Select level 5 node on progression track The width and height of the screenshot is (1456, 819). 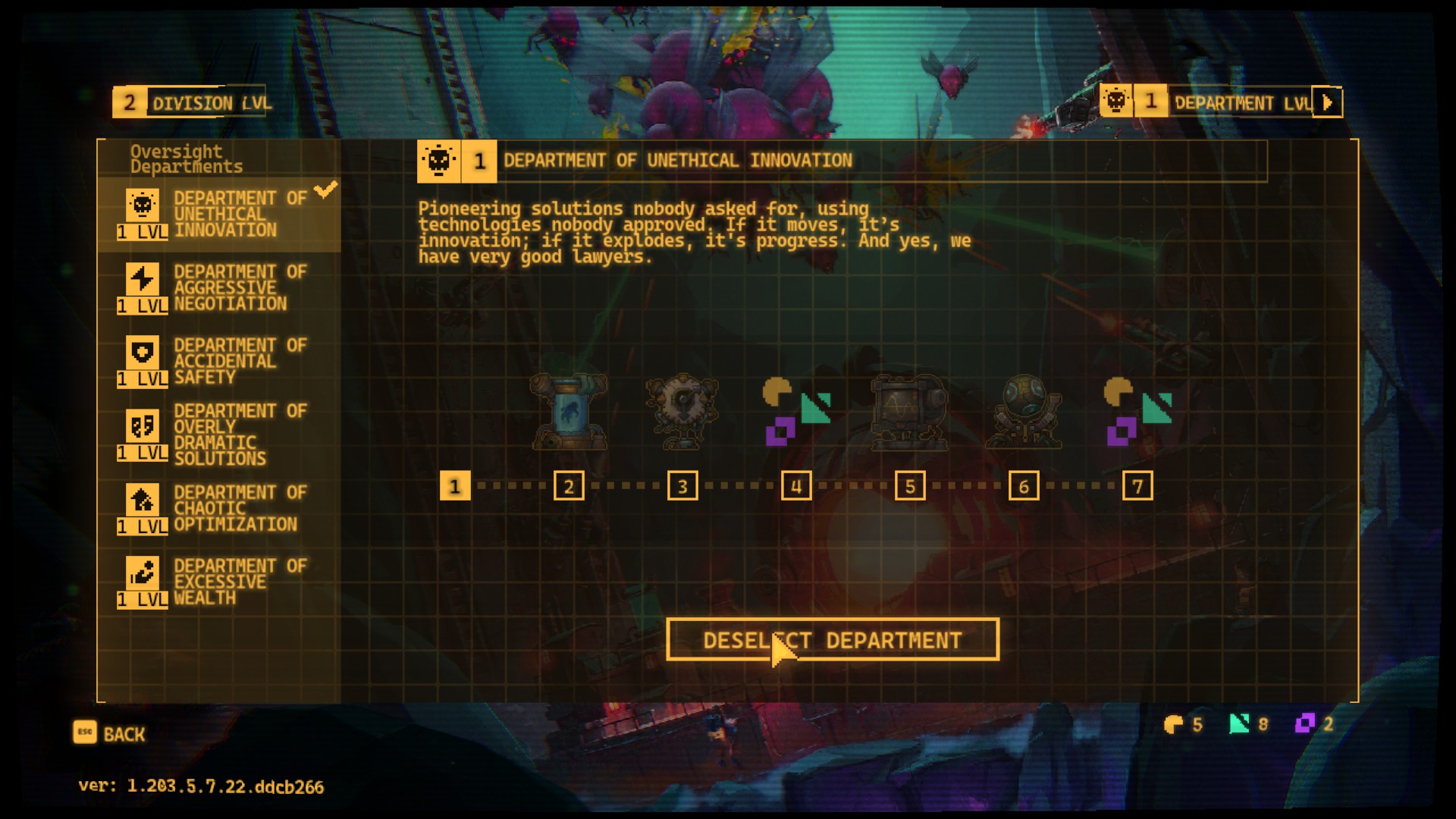(x=910, y=486)
